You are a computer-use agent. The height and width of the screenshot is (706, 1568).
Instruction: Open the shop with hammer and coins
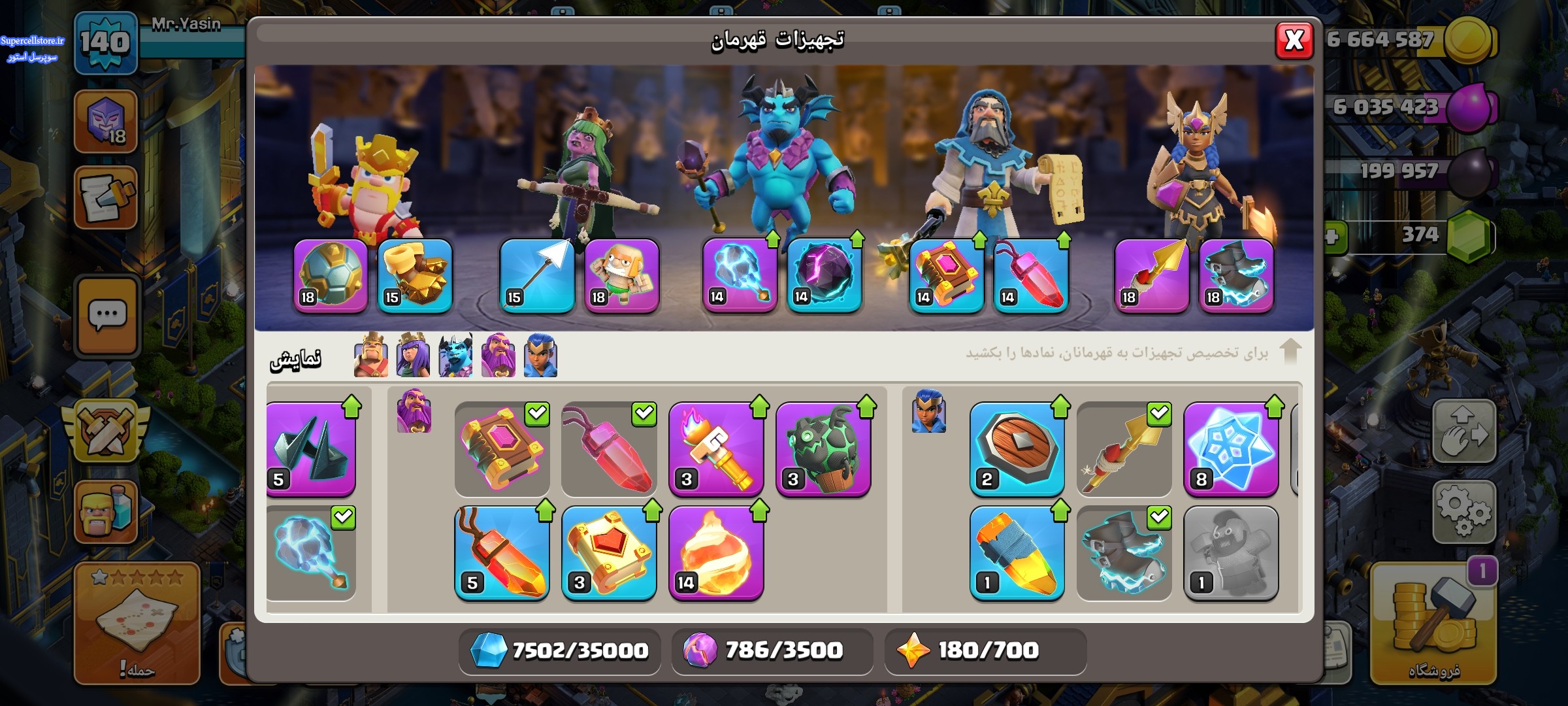point(1433,624)
